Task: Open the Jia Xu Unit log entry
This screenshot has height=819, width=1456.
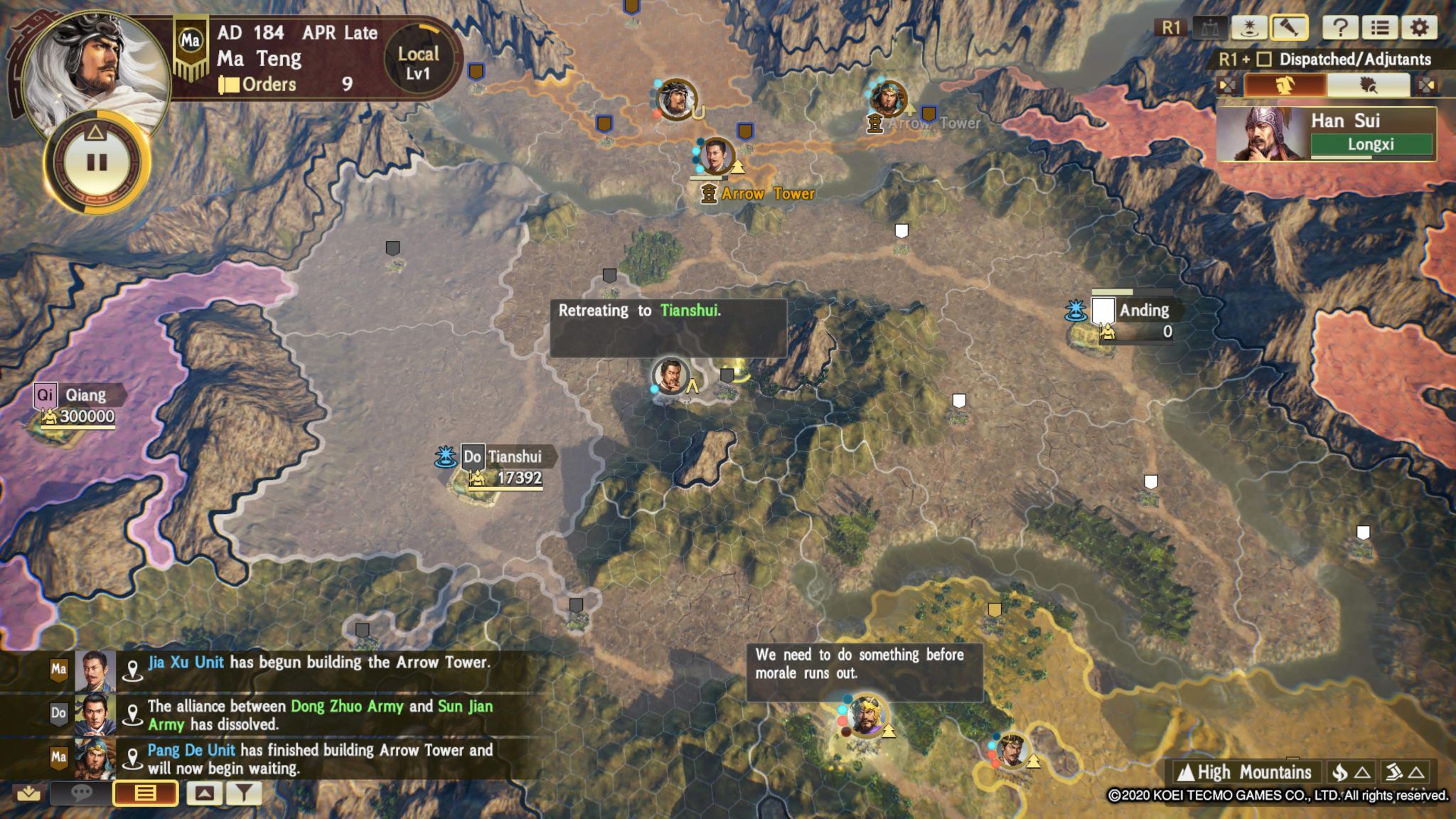Action: [x=318, y=663]
